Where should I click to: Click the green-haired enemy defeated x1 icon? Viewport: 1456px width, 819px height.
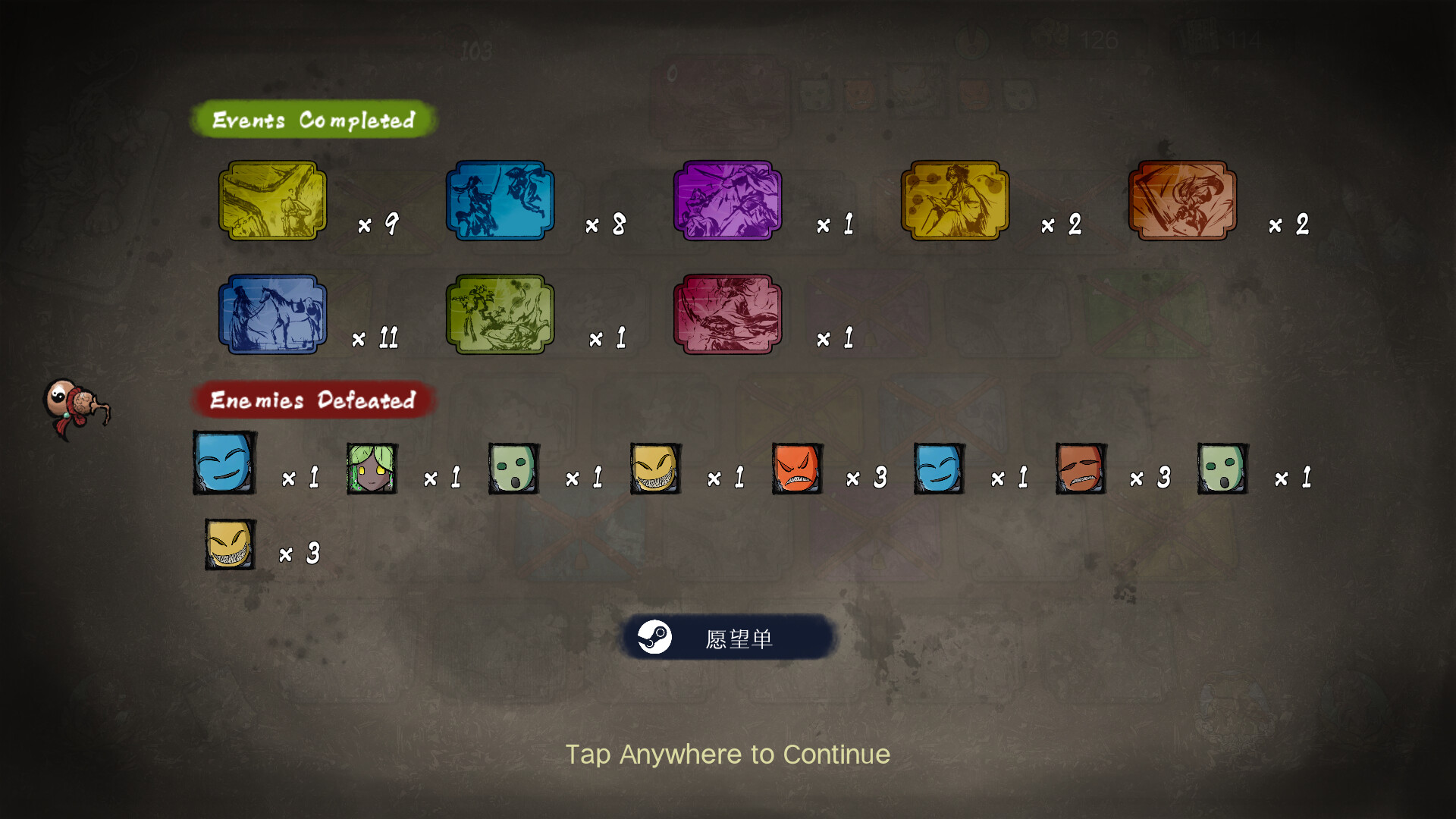tap(371, 468)
